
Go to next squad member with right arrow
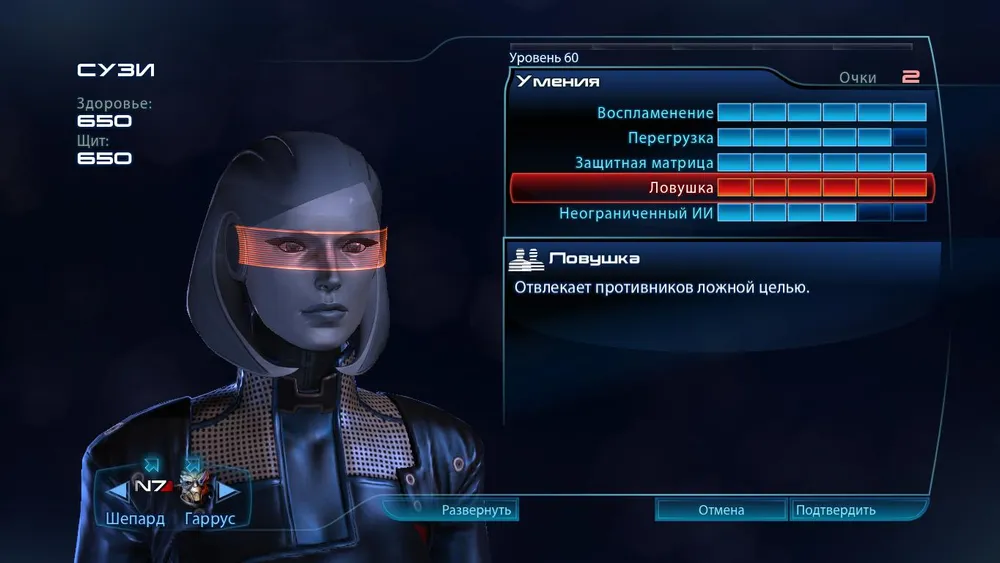click(x=229, y=490)
